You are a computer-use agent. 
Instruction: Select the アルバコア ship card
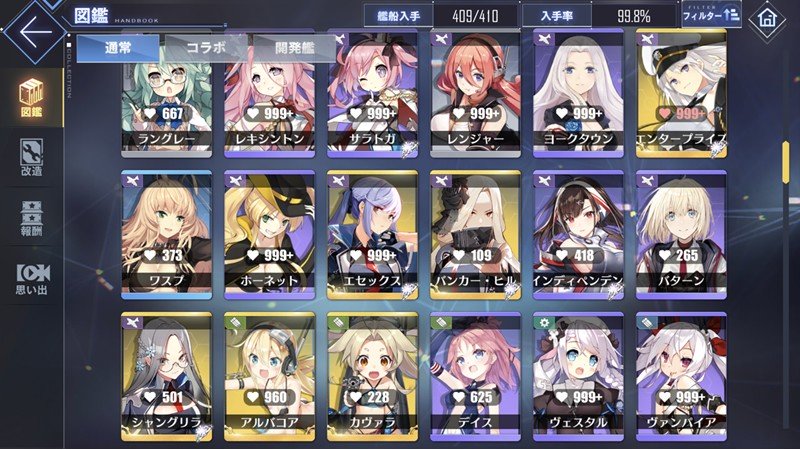(x=269, y=377)
